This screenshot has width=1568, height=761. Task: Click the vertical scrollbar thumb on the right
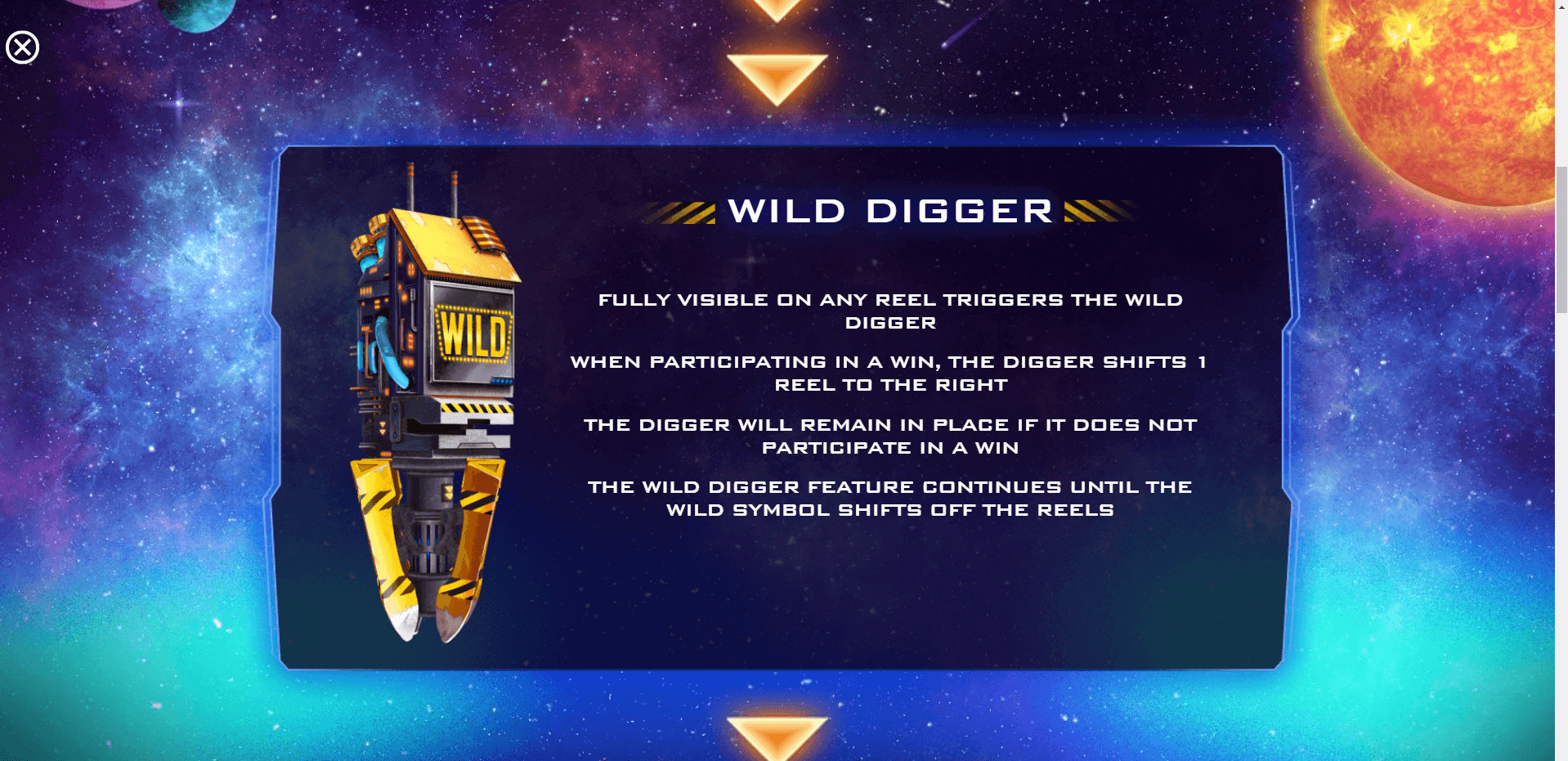[x=1561, y=239]
